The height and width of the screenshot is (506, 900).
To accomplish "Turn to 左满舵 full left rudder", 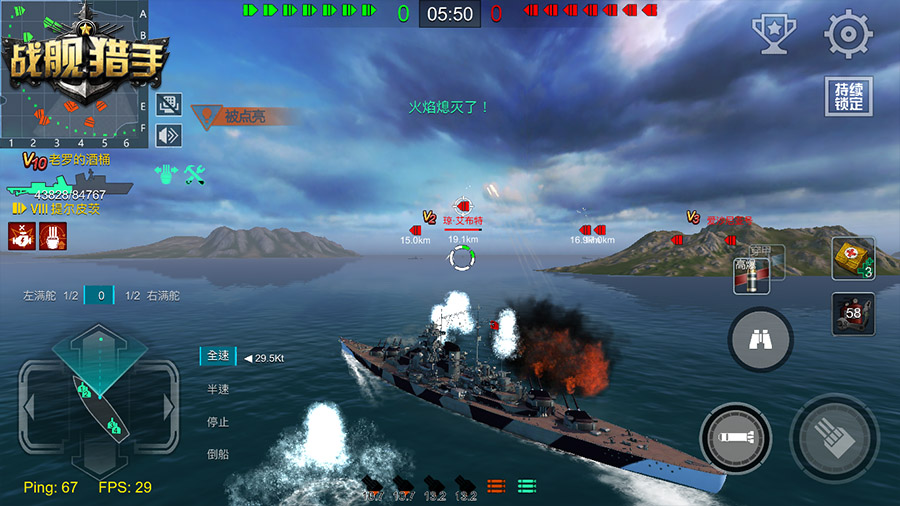I will click(43, 295).
